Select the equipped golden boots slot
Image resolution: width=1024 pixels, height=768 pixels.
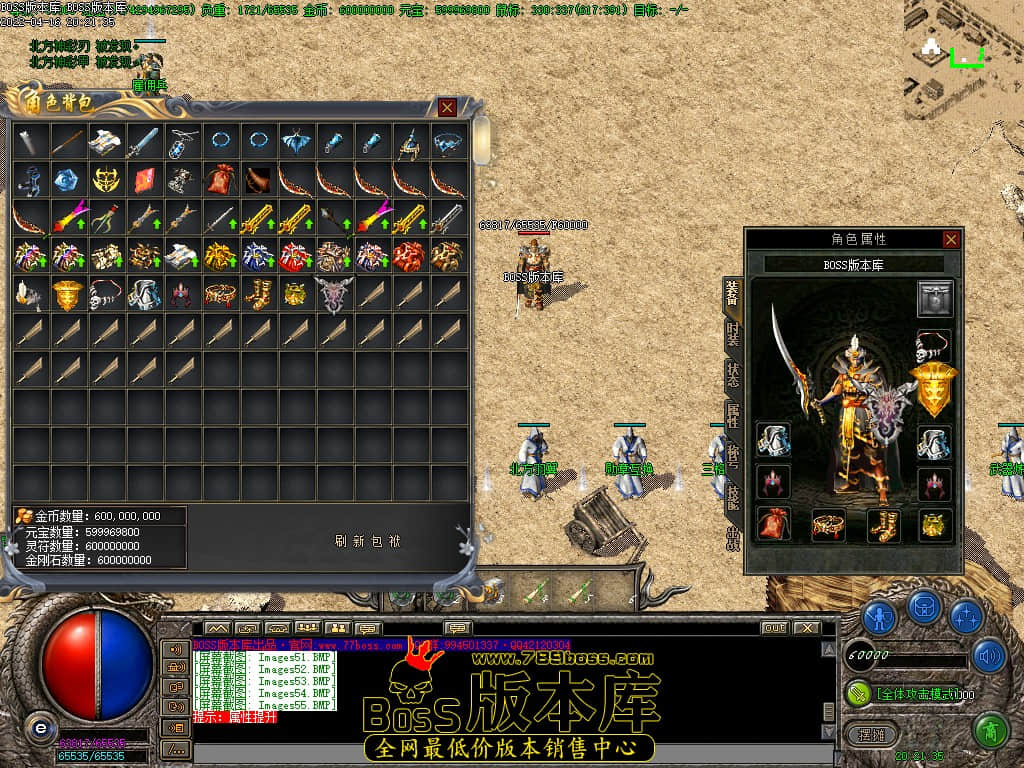pos(882,523)
